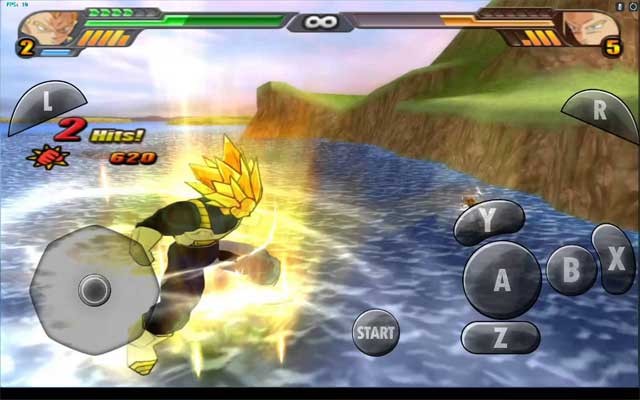Viewport: 640px width, 400px height.
Task: Tap the on-screen B button
Action: 571,269
